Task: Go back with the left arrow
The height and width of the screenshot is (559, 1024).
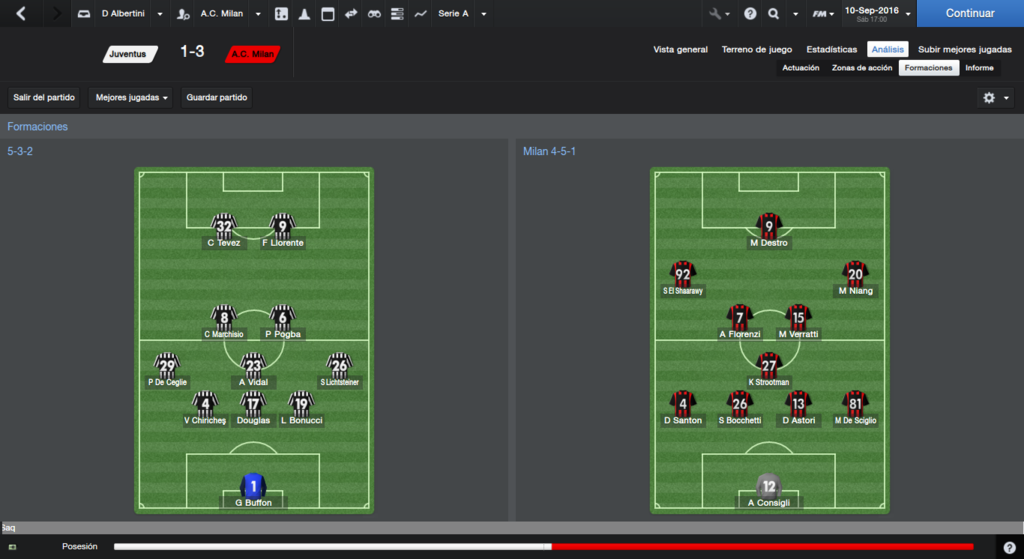Action: (21, 14)
